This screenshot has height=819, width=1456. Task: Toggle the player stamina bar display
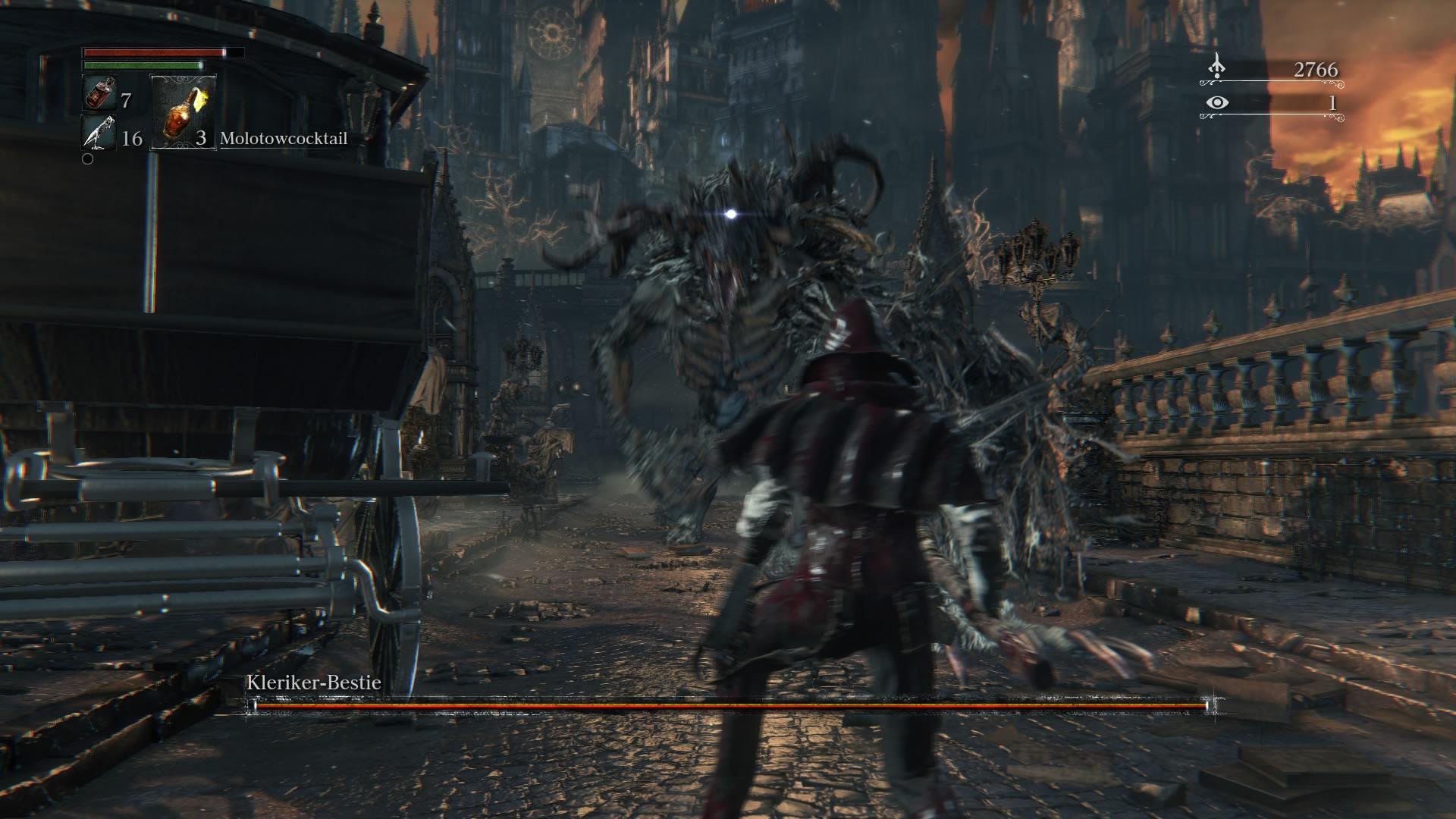click(x=144, y=67)
